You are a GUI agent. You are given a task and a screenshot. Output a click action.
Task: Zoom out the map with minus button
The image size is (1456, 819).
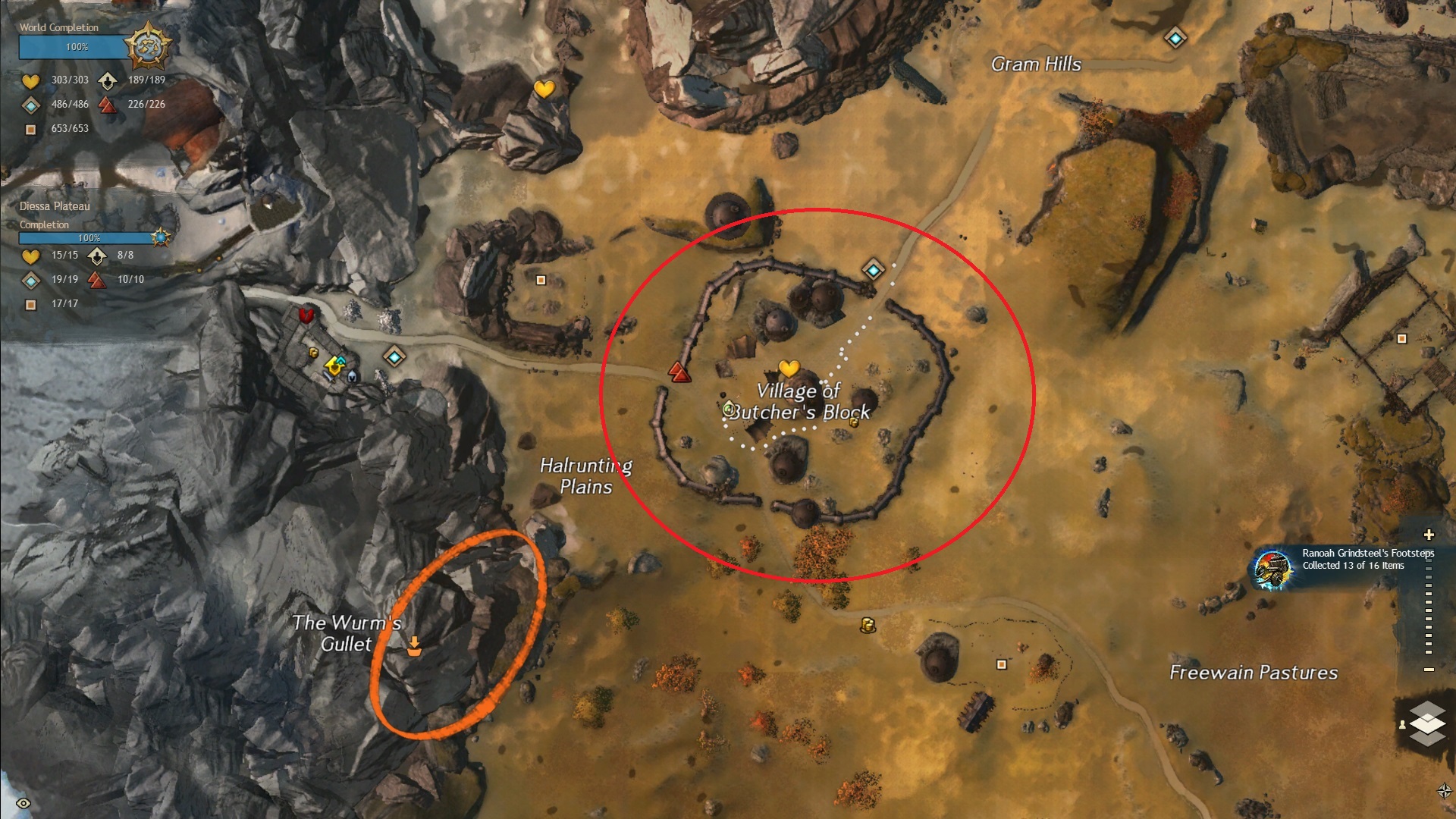1429,670
